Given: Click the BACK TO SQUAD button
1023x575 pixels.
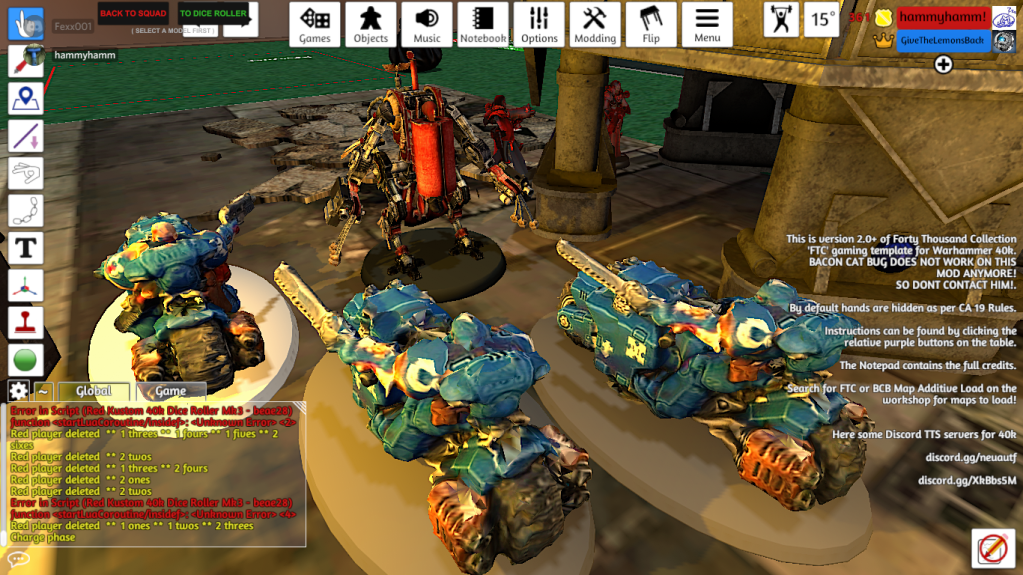Looking at the screenshot, I should tap(133, 14).
